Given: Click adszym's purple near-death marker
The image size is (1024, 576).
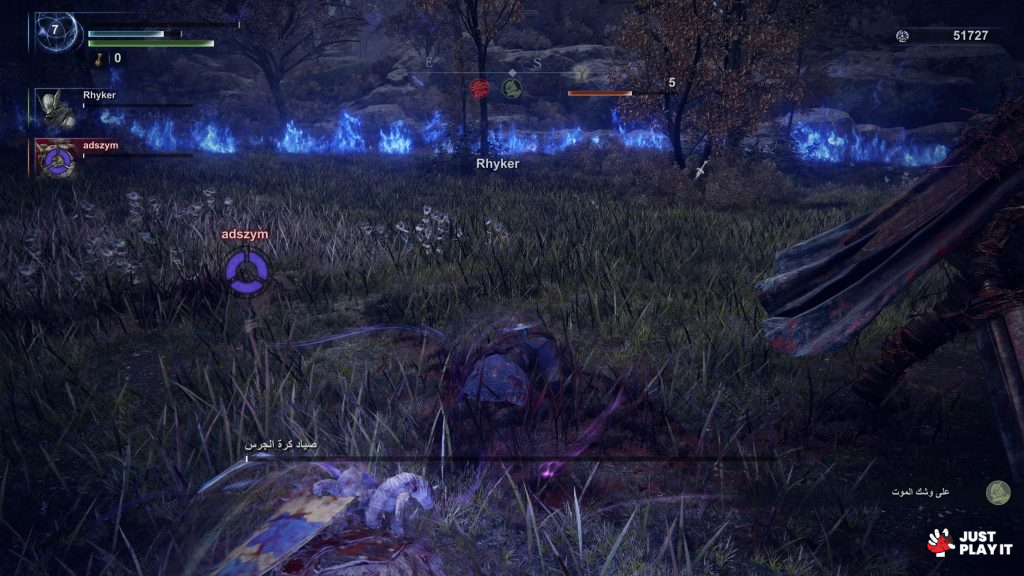Looking at the screenshot, I should coord(245,273).
